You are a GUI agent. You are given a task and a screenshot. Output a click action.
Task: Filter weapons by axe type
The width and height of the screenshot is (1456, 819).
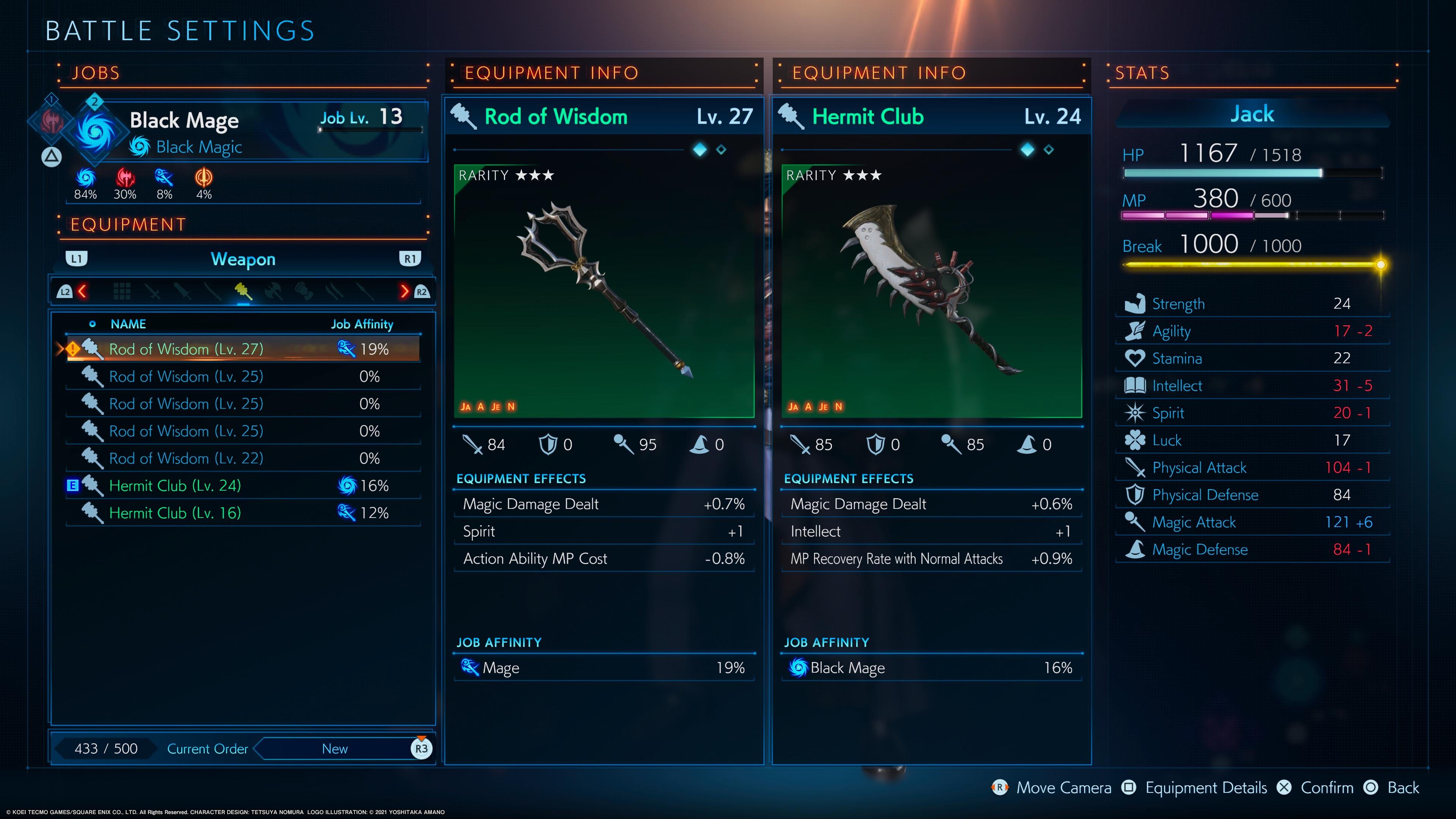tap(273, 291)
